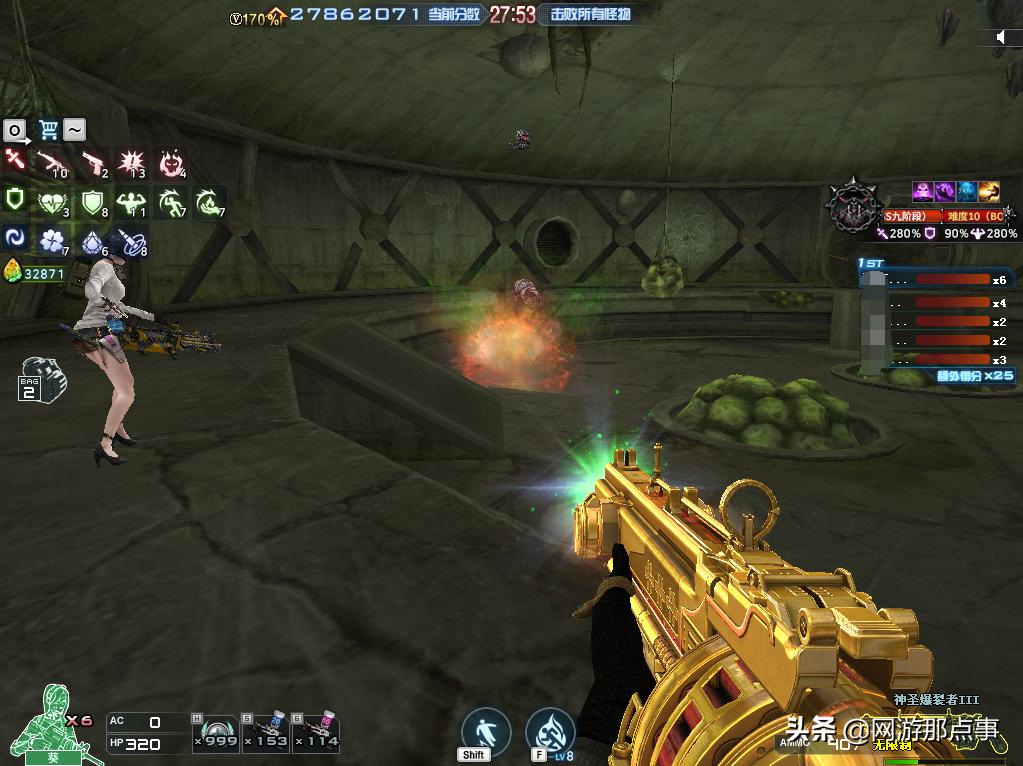This screenshot has width=1023, height=766.
Task: Choose the explosion burst skill icon
Action: pyautogui.click(x=132, y=163)
